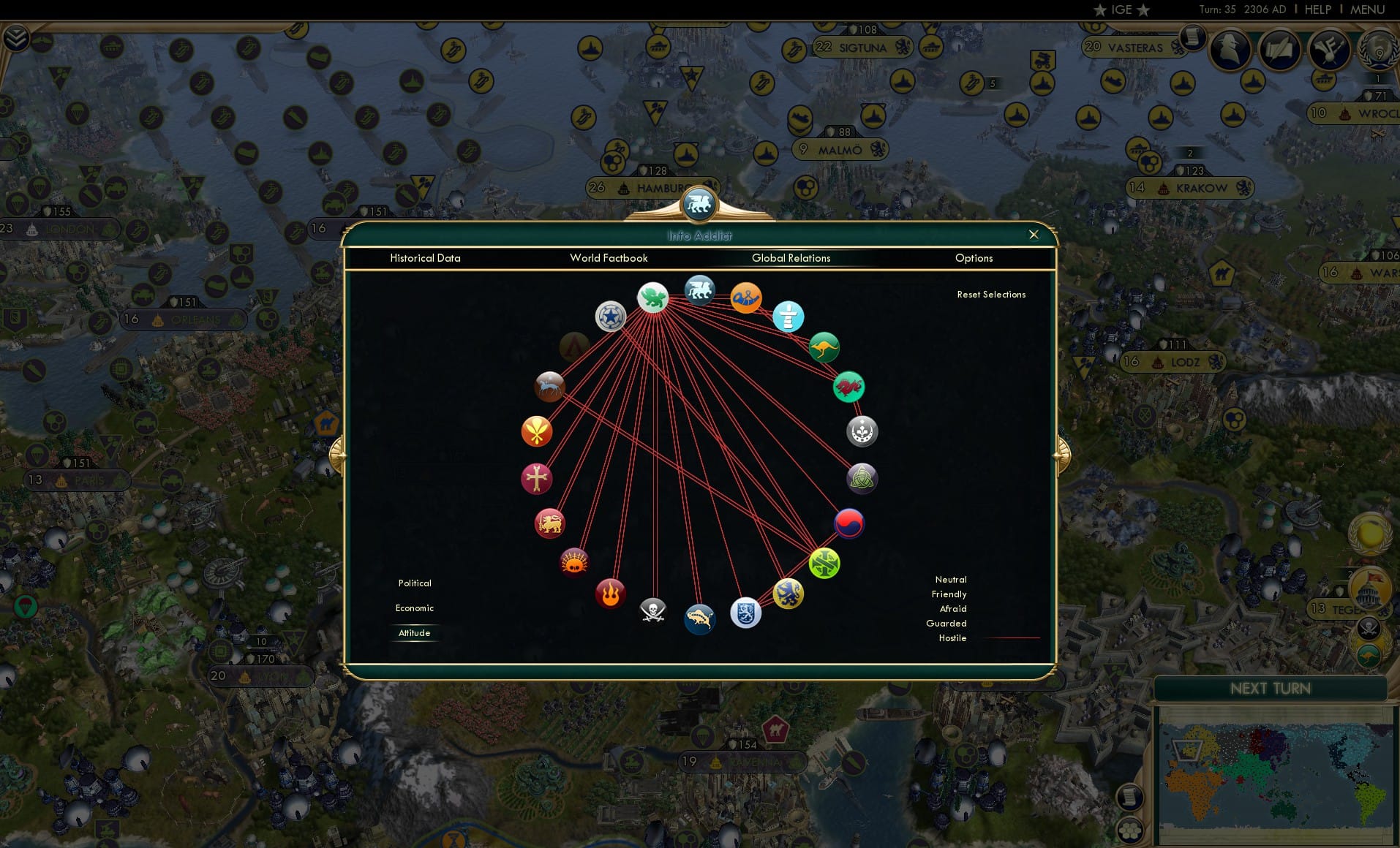Open the diplomacy scroll-and-quill icon
The image size is (1400, 848).
pos(1279,49)
